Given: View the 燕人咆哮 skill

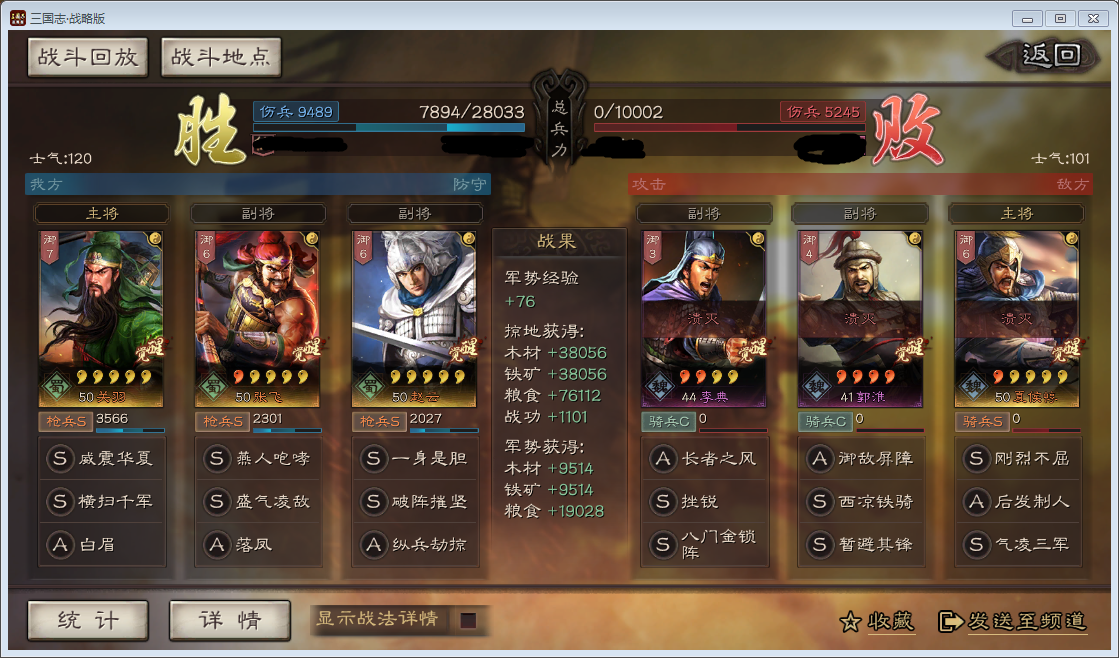Looking at the screenshot, I should 257,459.
